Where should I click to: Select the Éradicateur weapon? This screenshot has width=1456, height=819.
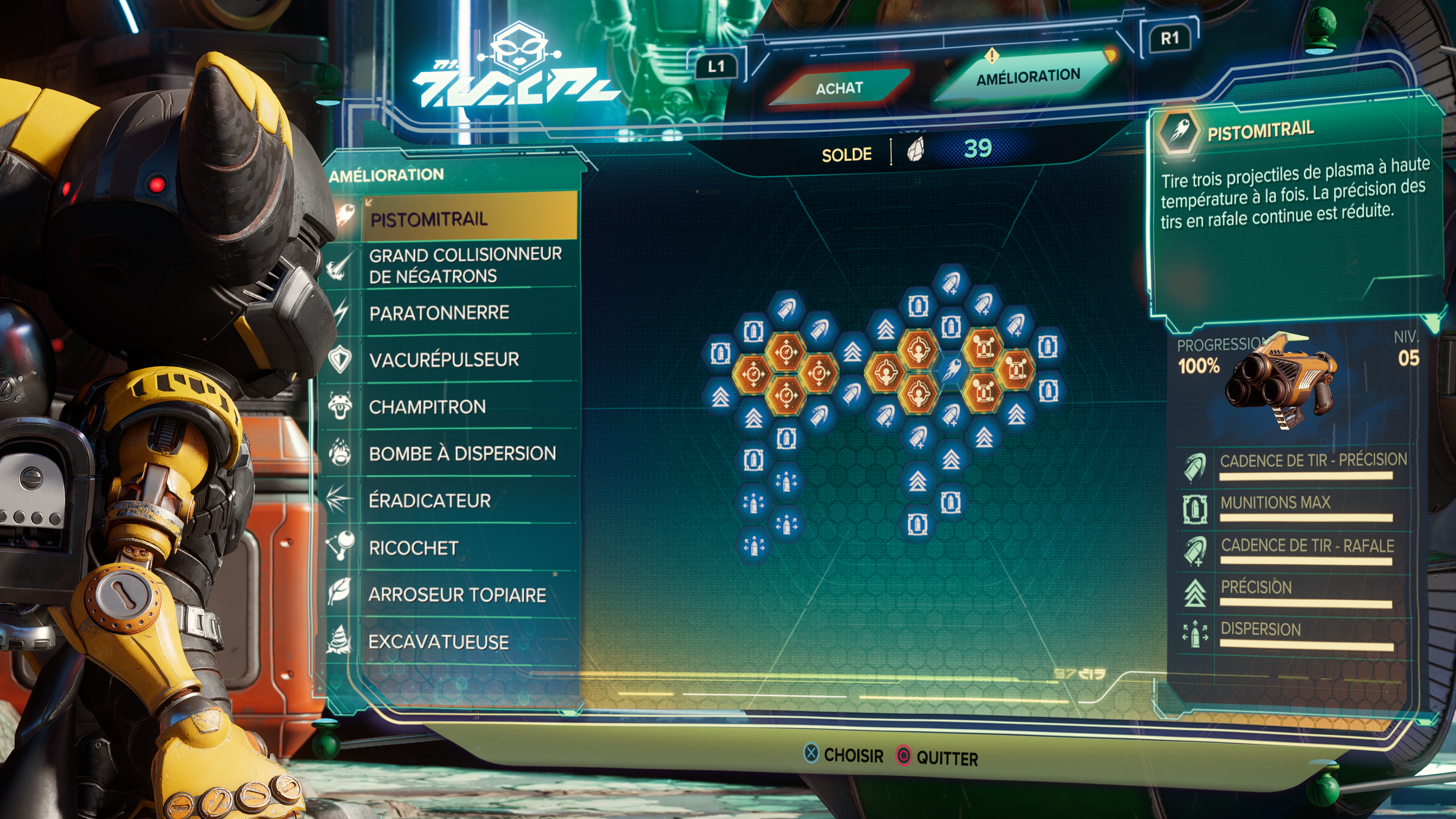coord(430,500)
